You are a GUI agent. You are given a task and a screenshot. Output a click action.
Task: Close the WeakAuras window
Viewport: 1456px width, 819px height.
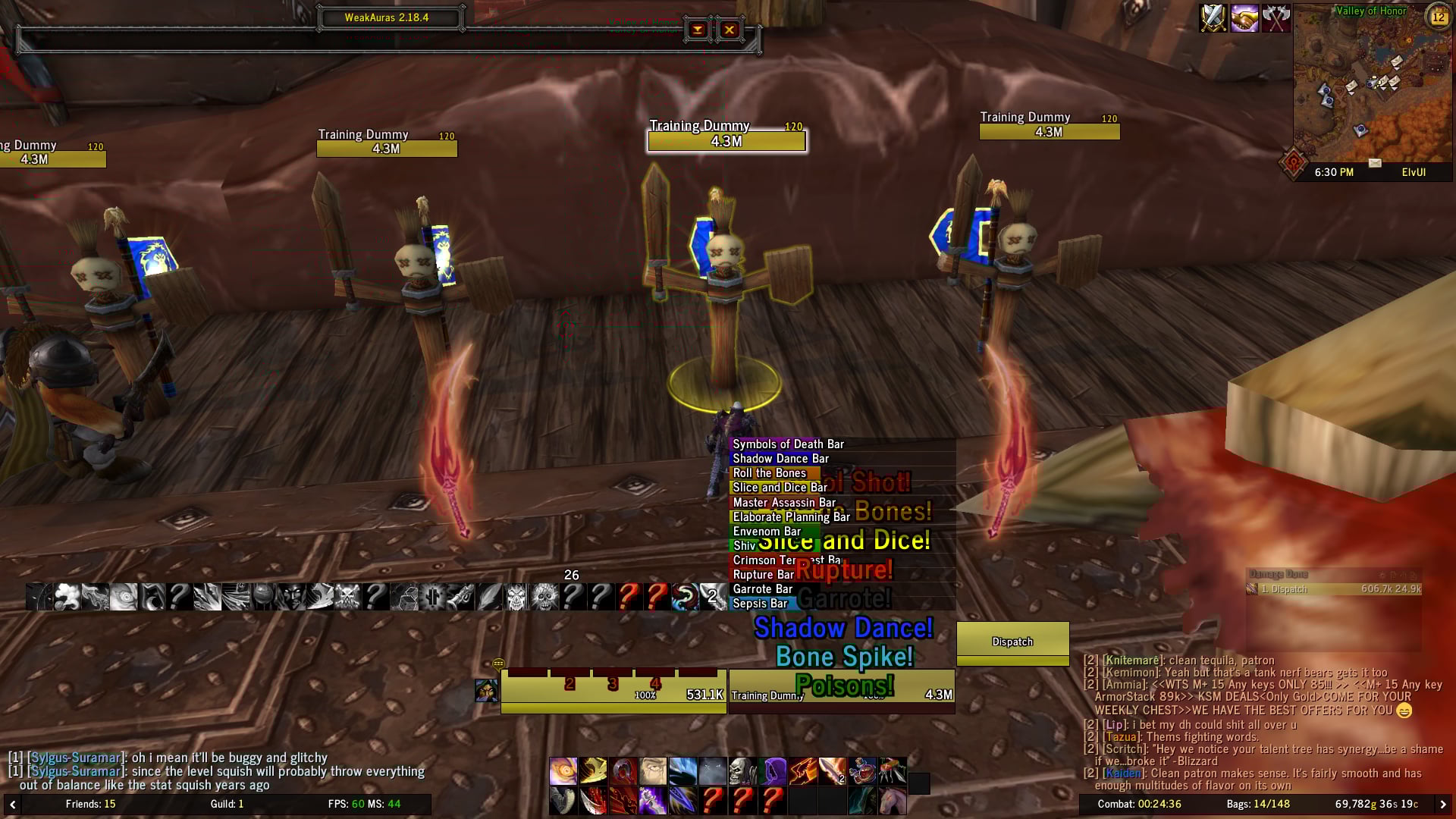click(x=729, y=30)
